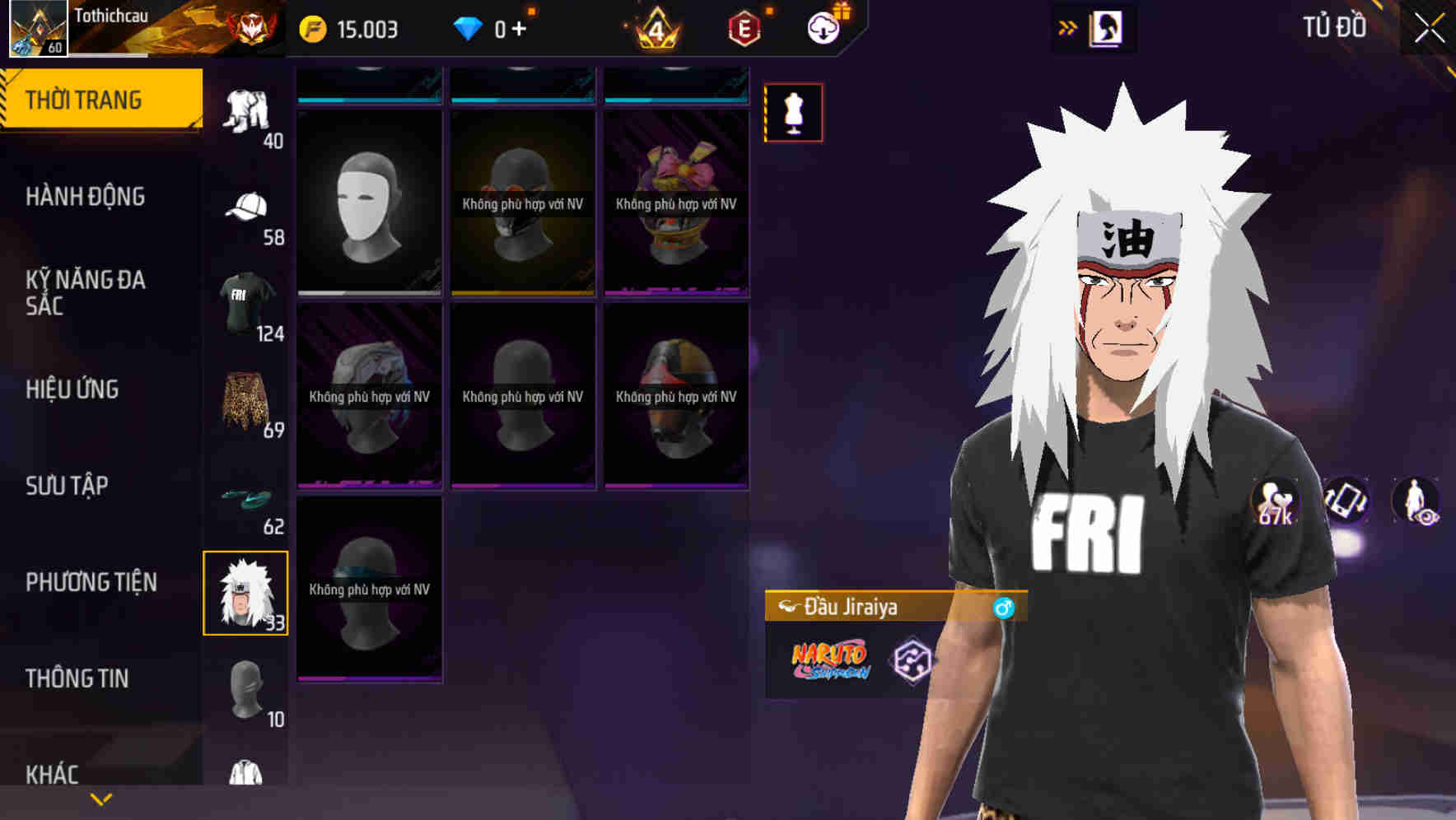Open the 15.003 gold coin balance

tap(356, 26)
